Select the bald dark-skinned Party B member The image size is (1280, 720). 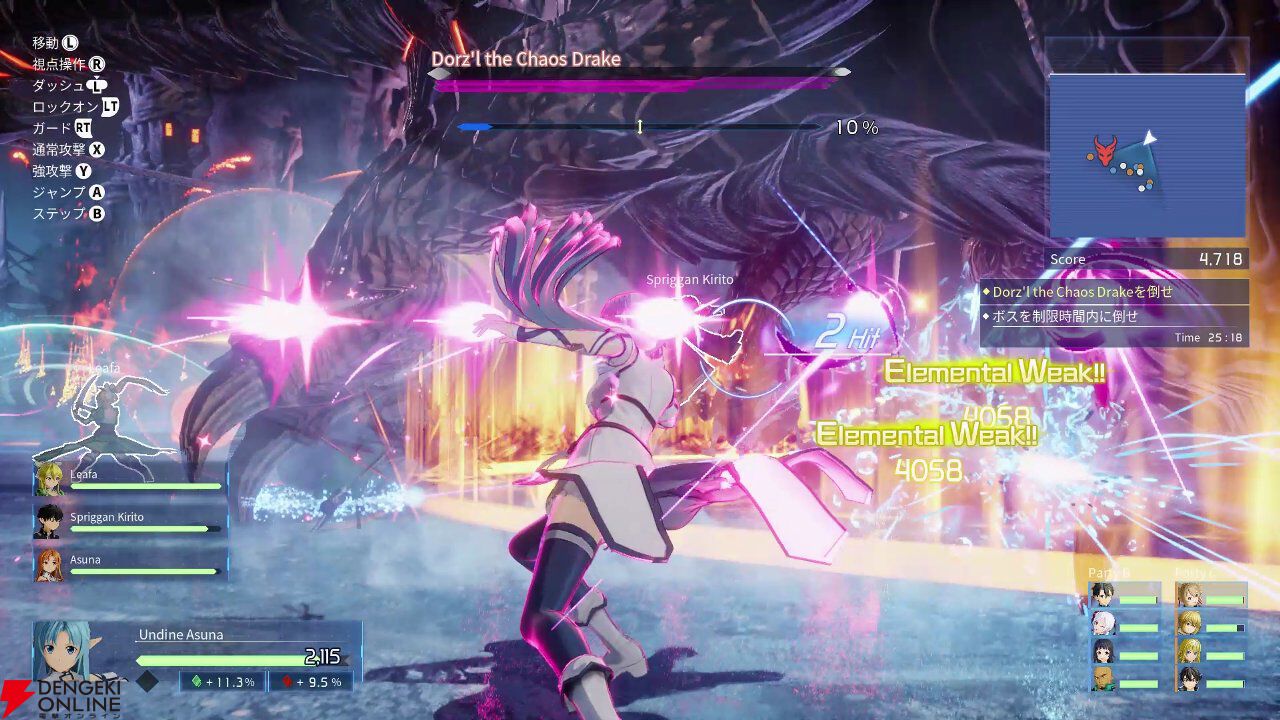[1102, 680]
